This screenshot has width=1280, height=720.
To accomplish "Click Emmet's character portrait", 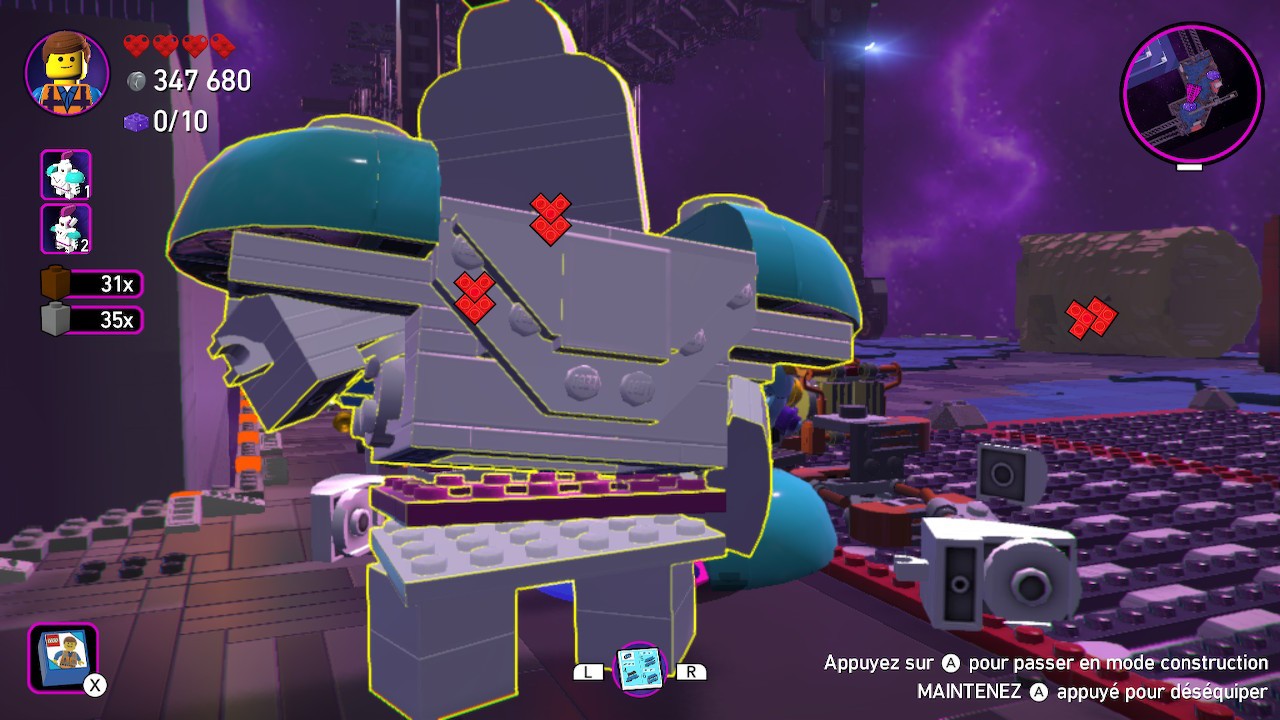I will pos(67,74).
